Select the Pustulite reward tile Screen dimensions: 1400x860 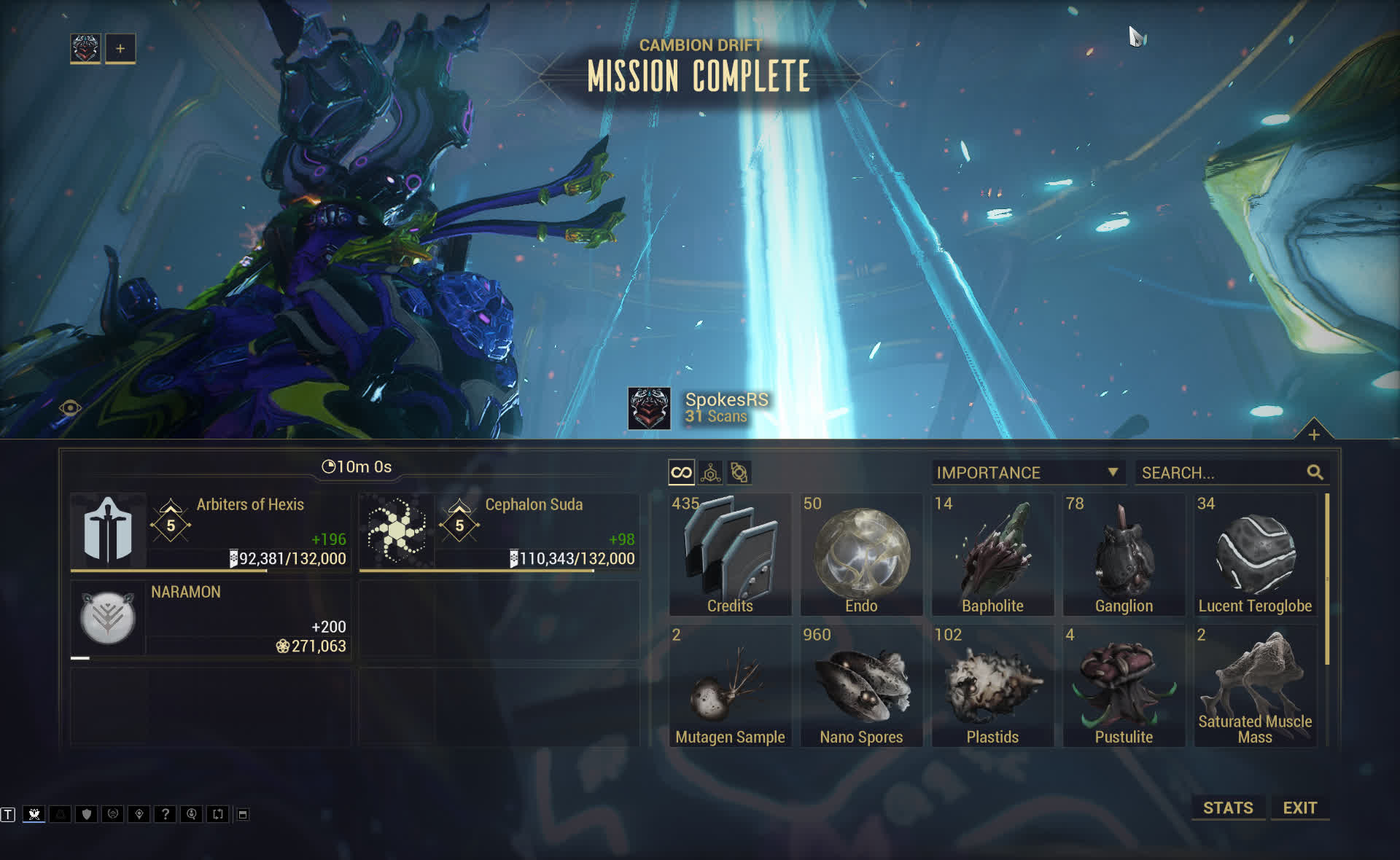click(1124, 685)
